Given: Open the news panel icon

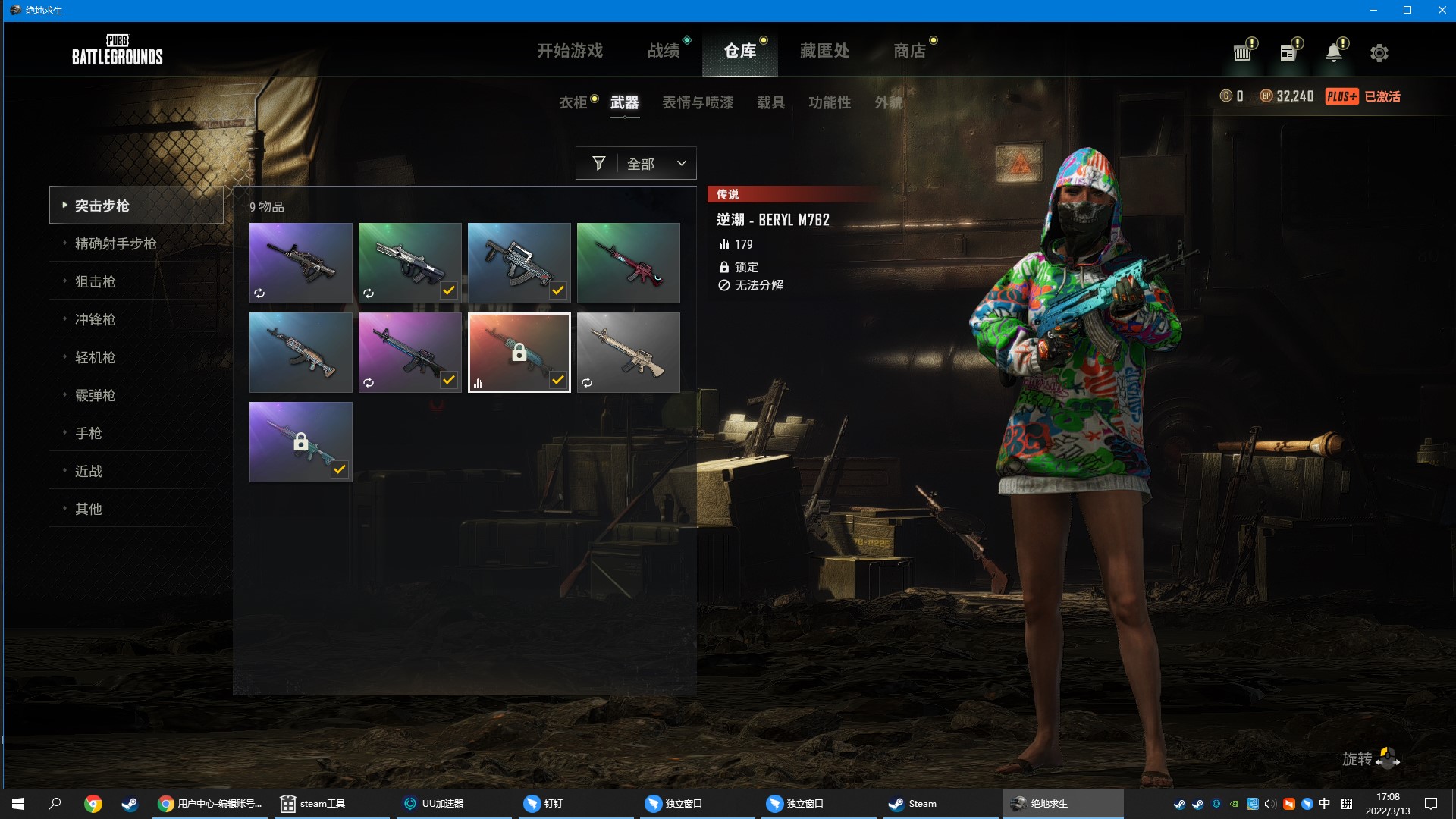Looking at the screenshot, I should click(1288, 52).
